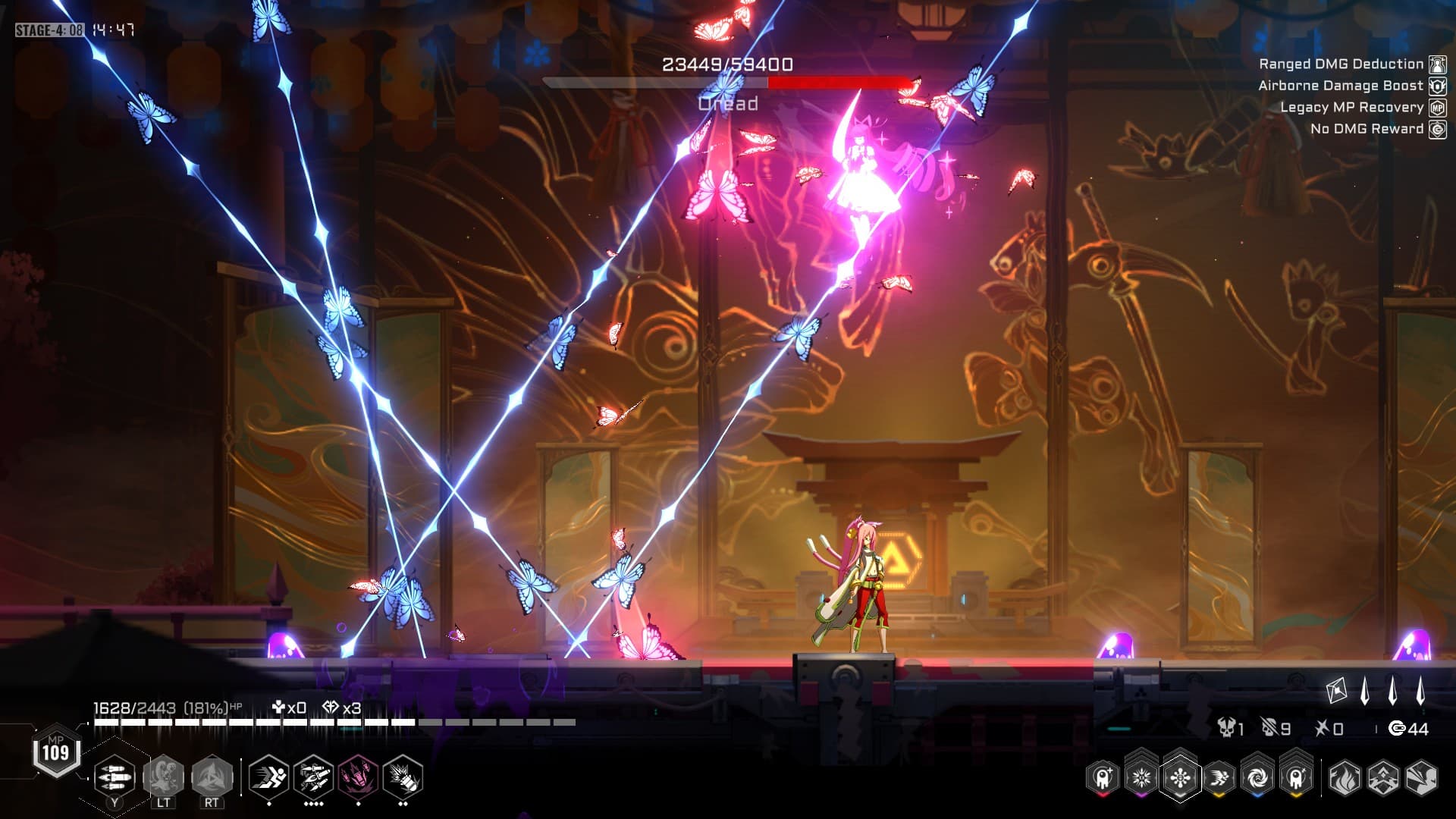1456x819 pixels.
Task: Select the snowflake burst relic icon
Action: [x=1141, y=777]
